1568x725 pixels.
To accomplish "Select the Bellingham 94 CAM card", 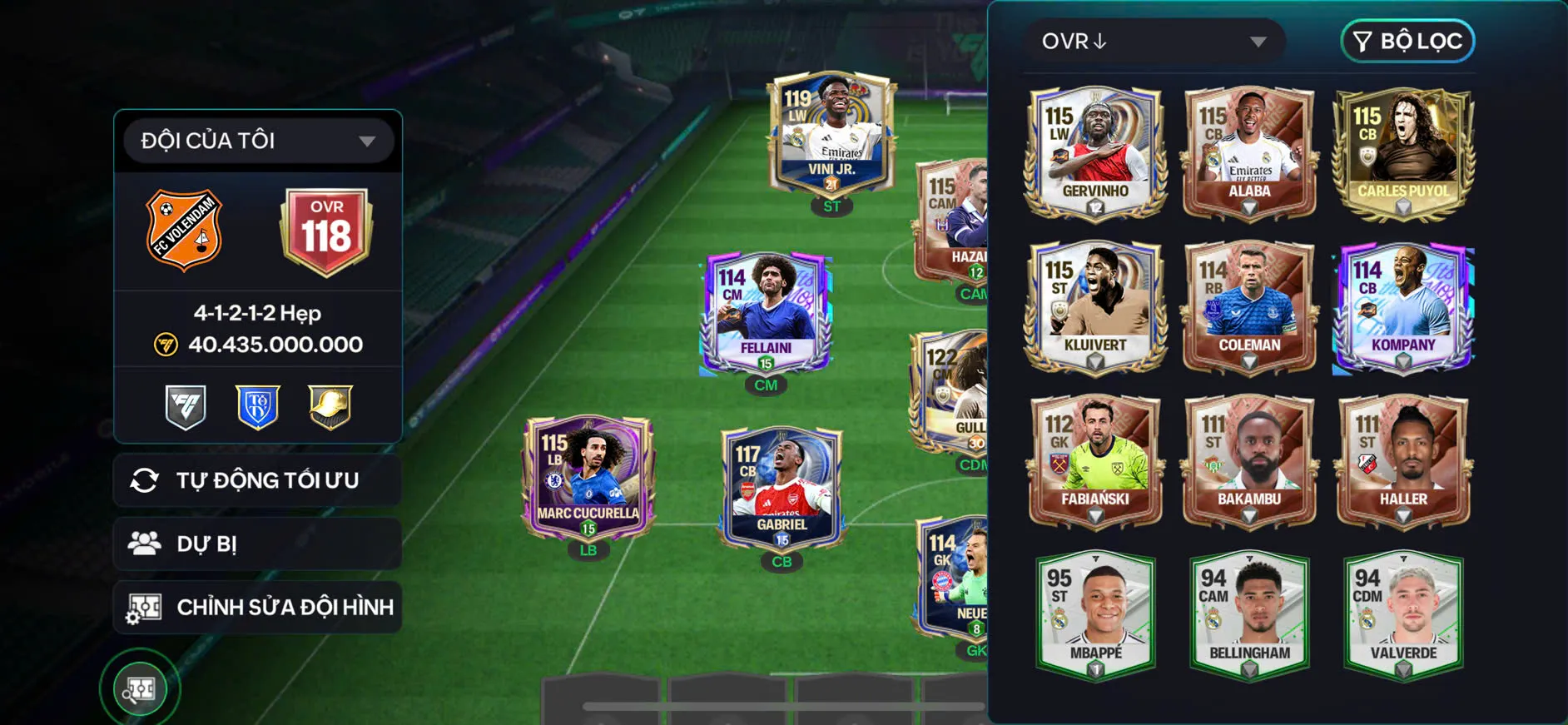I will [1248, 614].
